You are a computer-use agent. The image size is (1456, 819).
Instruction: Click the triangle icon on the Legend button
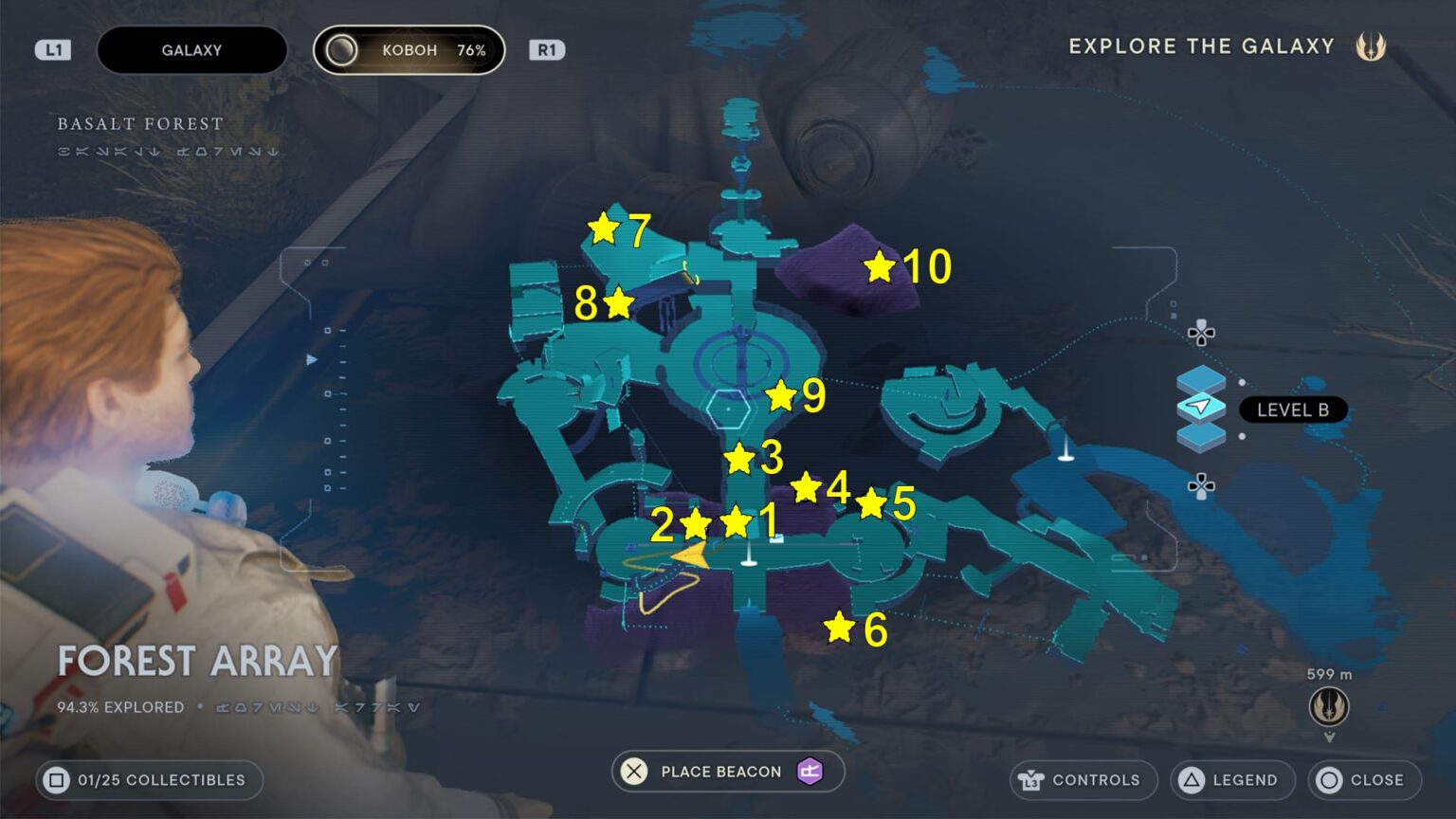(1192, 780)
